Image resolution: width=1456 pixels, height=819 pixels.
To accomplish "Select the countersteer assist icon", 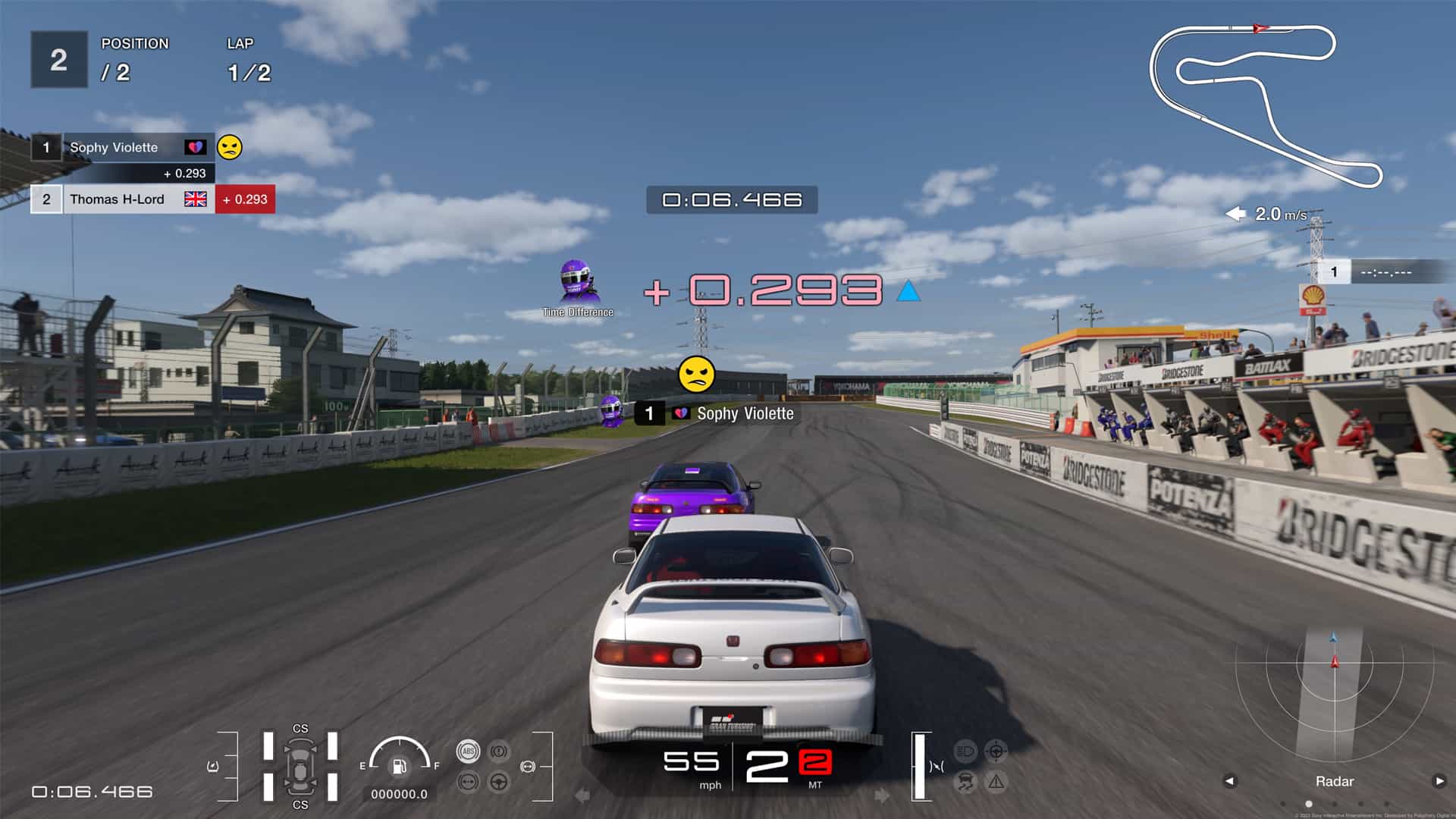I will [x=996, y=751].
